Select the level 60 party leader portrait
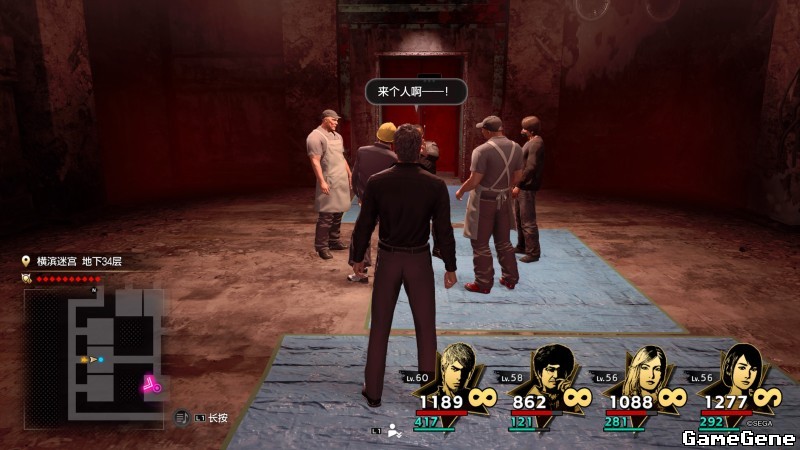The width and height of the screenshot is (800, 450). [457, 370]
